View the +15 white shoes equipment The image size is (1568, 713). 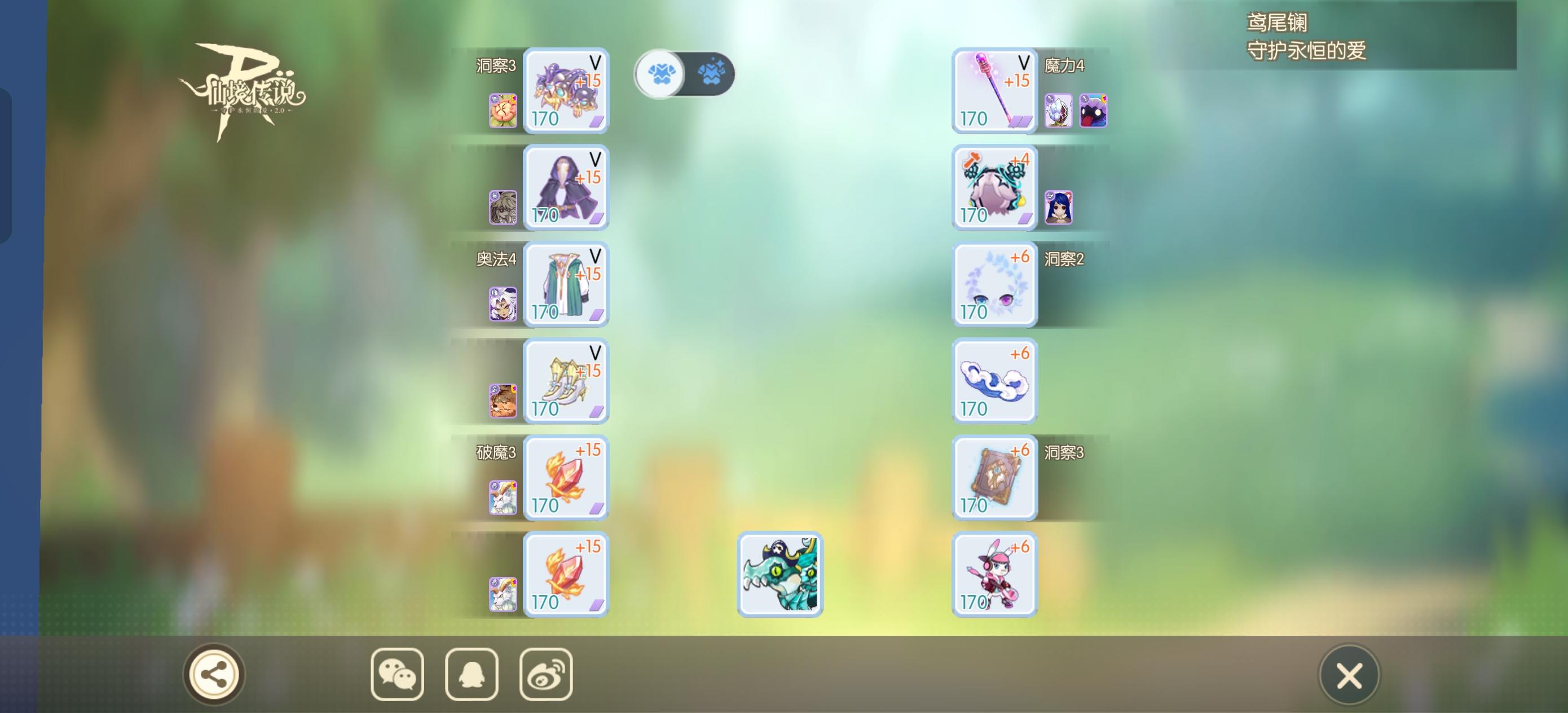(566, 381)
